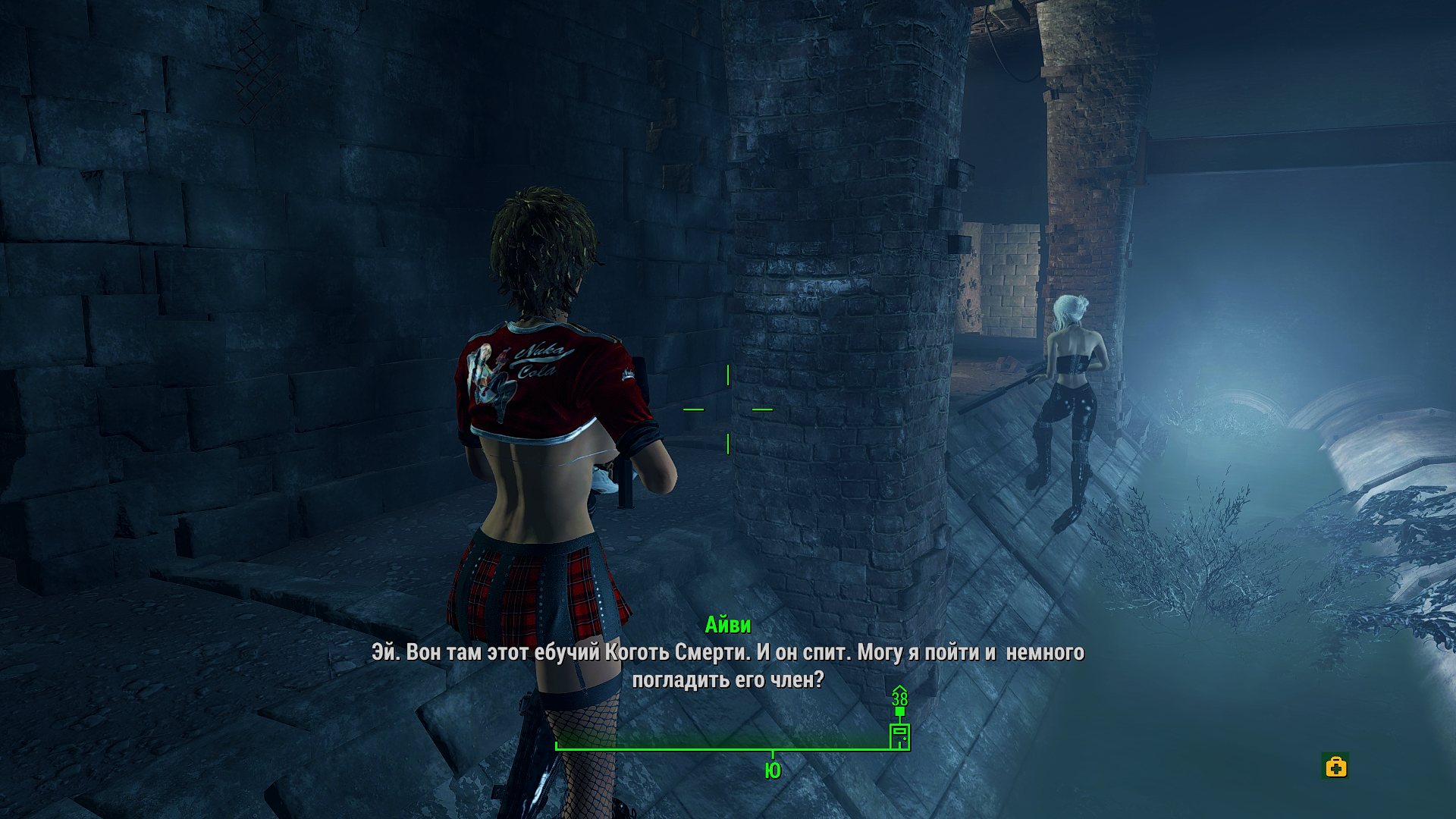Select the door marker on the compass
Screen dimensions: 1456x819
click(x=899, y=736)
